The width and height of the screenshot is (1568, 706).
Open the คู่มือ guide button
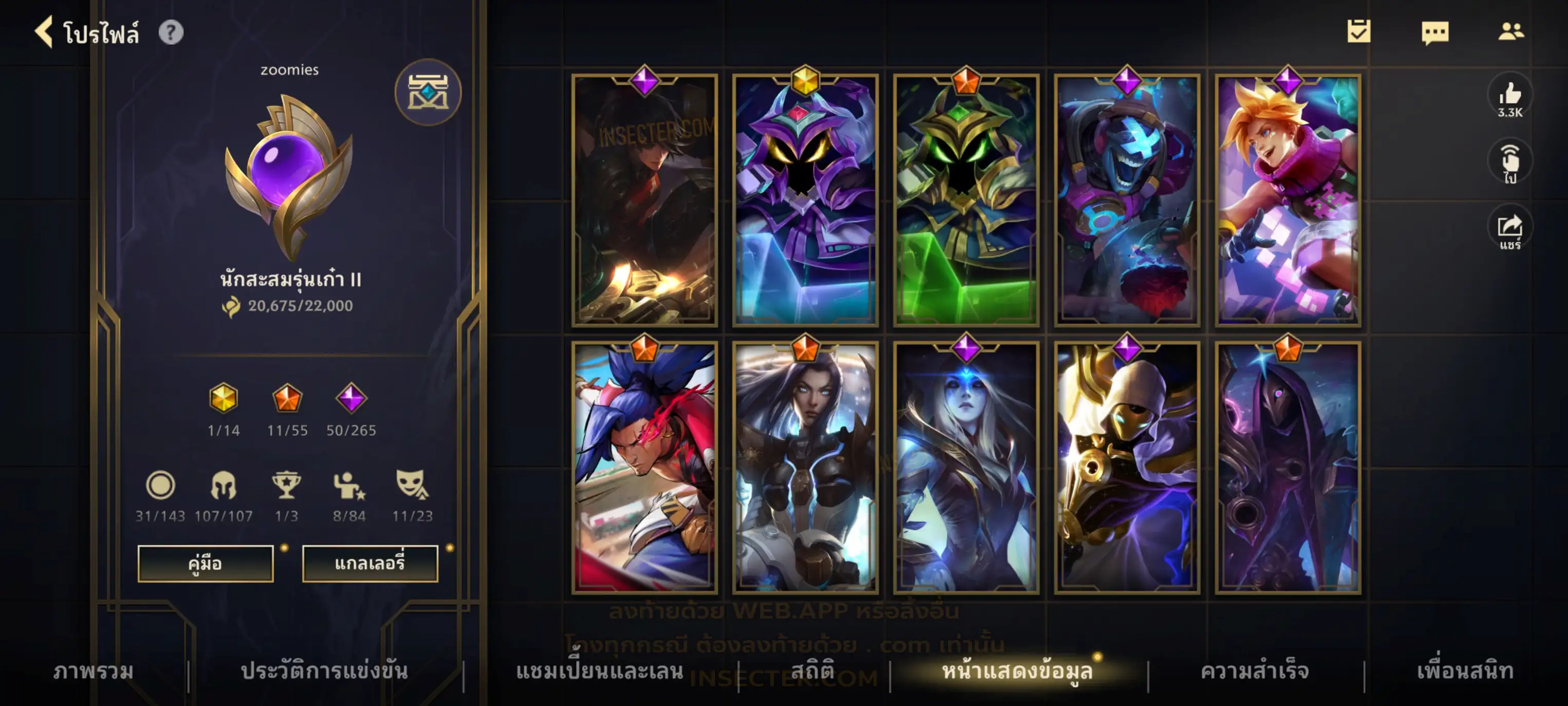click(205, 564)
